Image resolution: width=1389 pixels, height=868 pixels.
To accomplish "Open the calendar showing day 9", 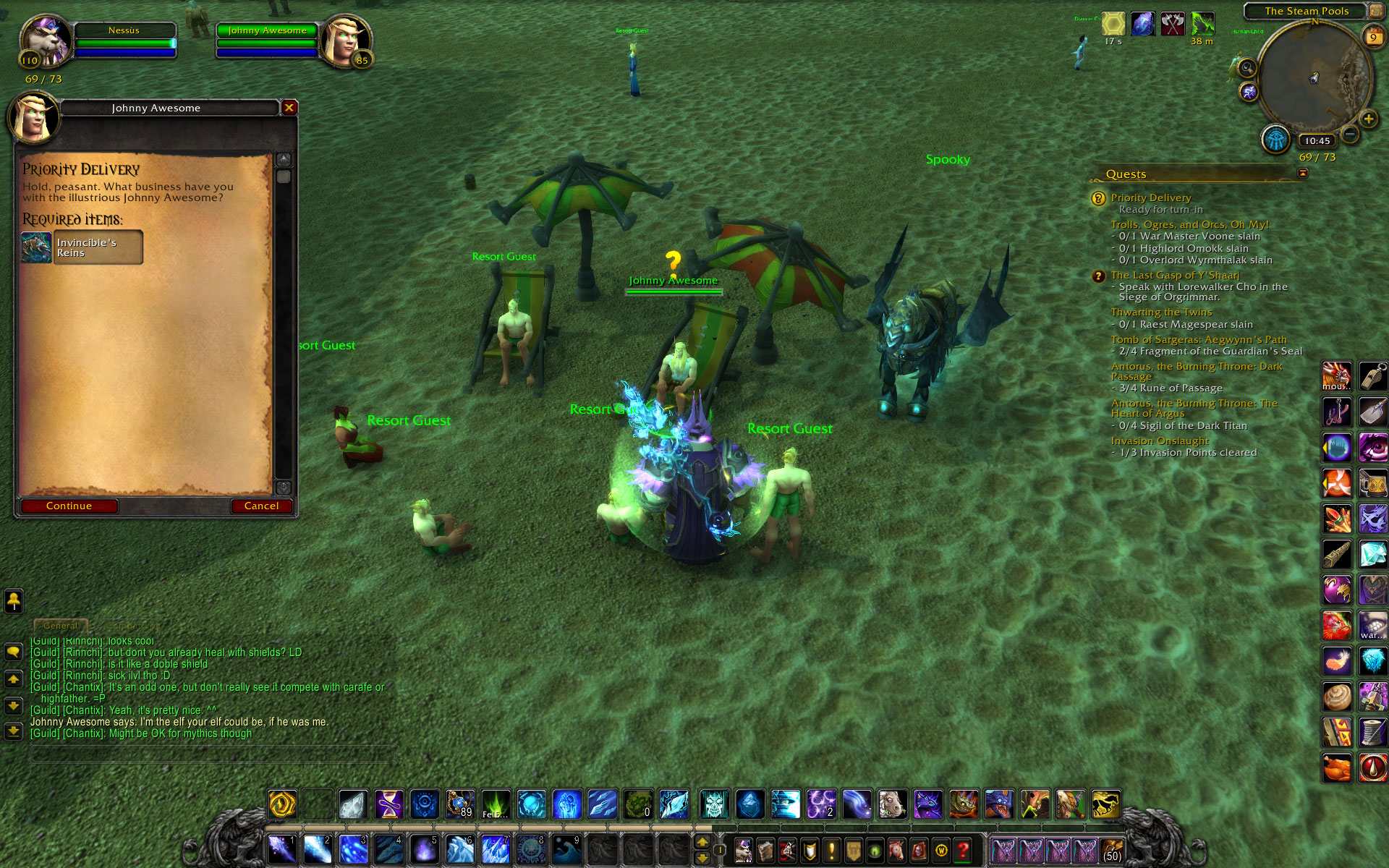I will [1372, 38].
